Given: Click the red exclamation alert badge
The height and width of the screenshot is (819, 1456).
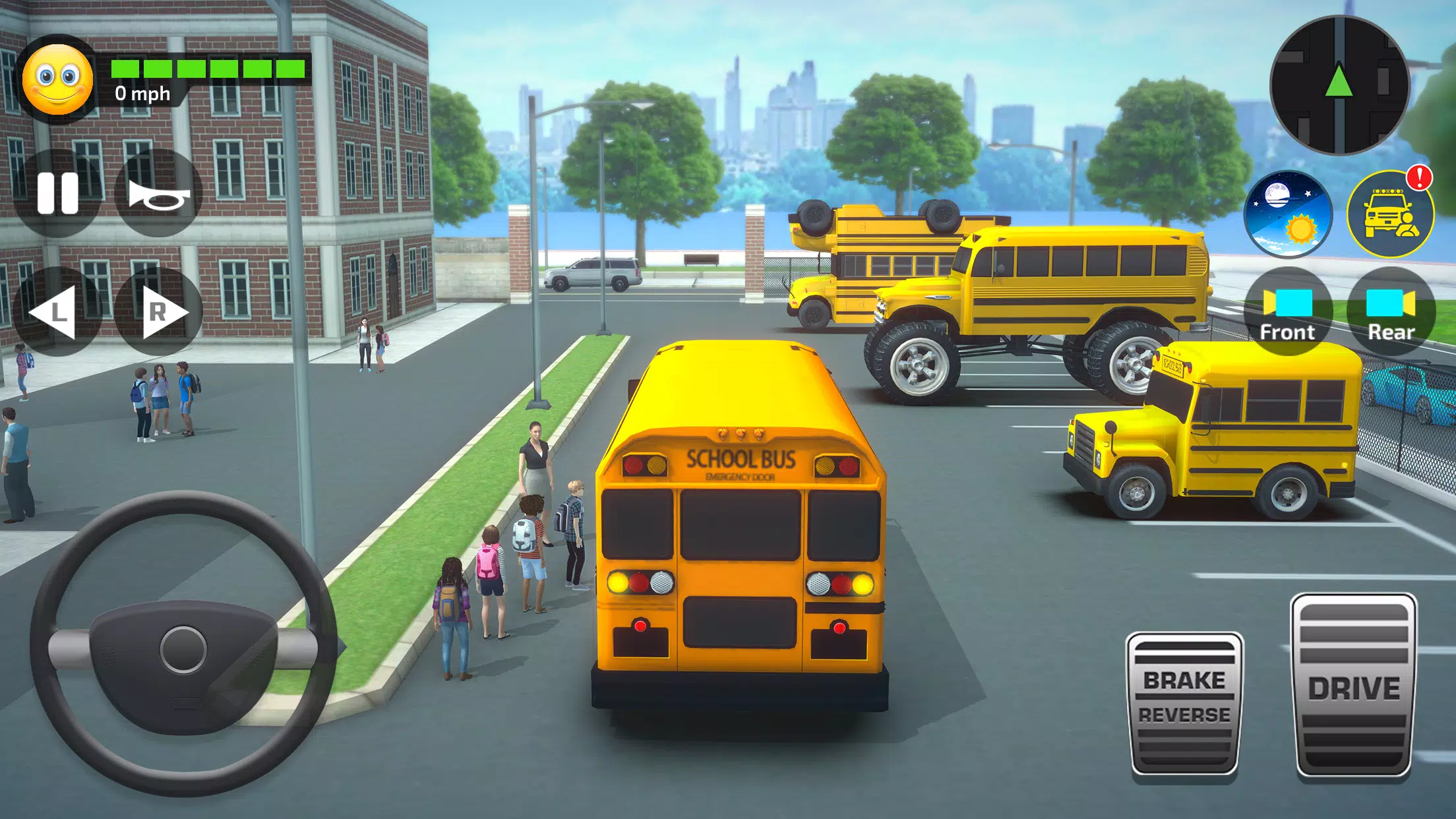Looking at the screenshot, I should click(1421, 179).
